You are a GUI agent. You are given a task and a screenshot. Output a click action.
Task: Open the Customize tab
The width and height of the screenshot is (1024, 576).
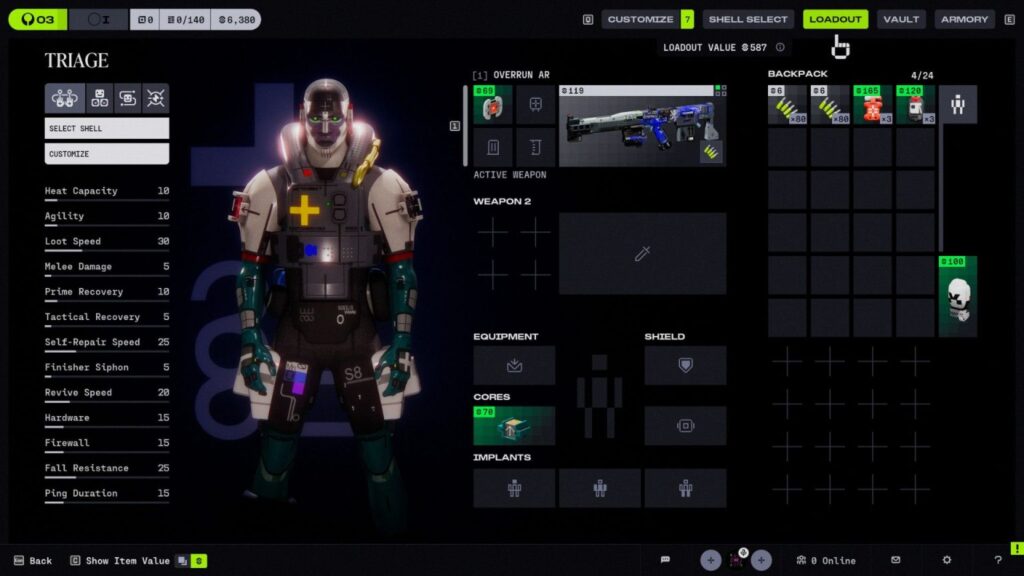640,19
